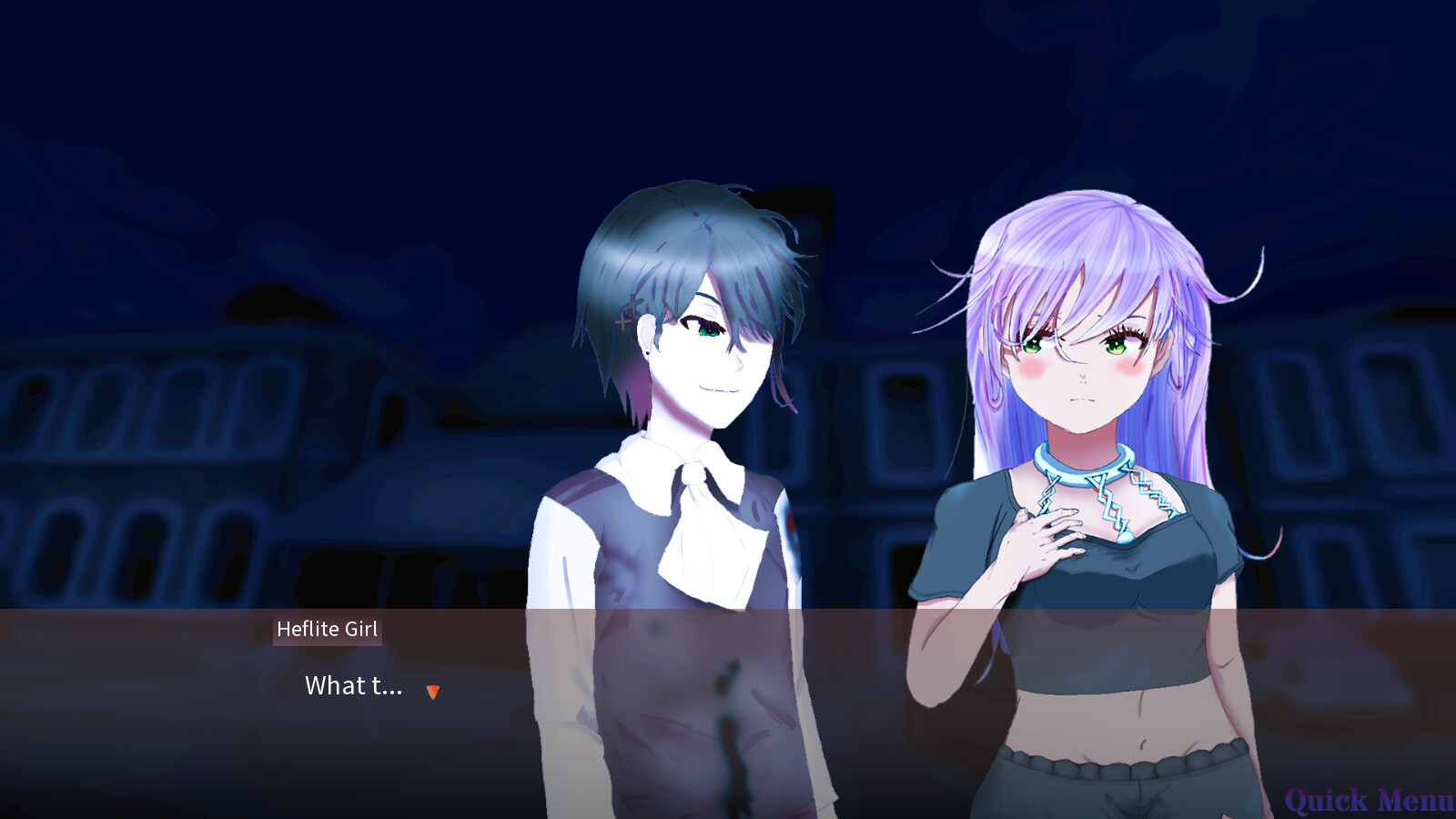This screenshot has height=819, width=1456.
Task: Click the dark night sky area
Action: (364, 91)
